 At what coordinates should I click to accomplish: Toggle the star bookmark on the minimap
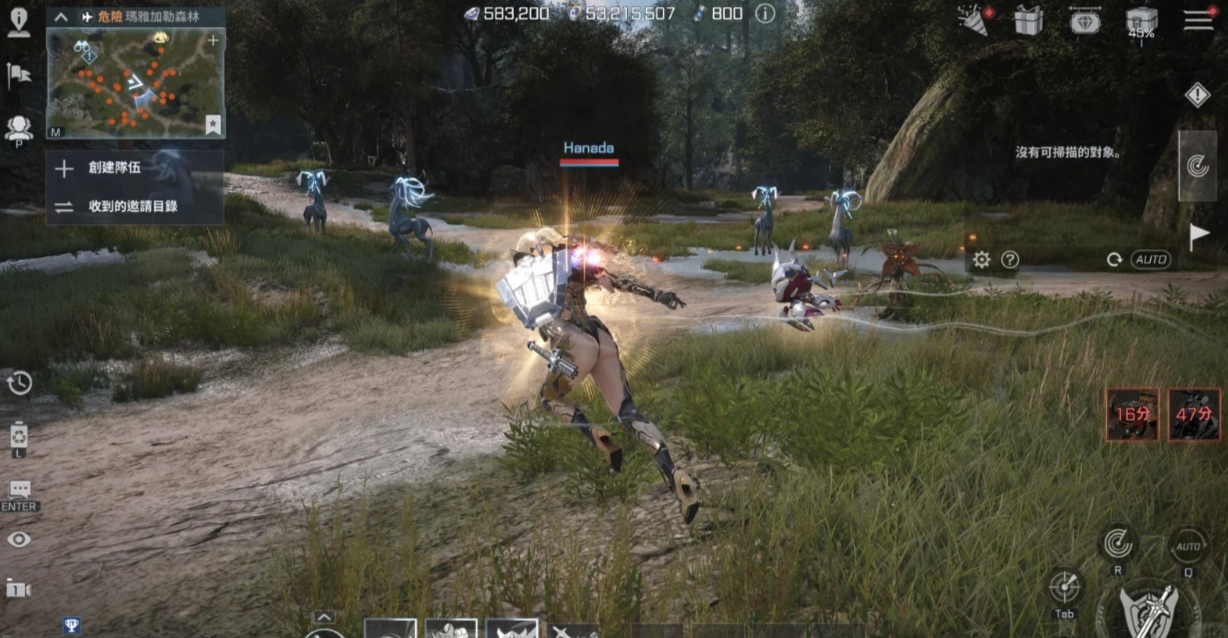coord(213,124)
